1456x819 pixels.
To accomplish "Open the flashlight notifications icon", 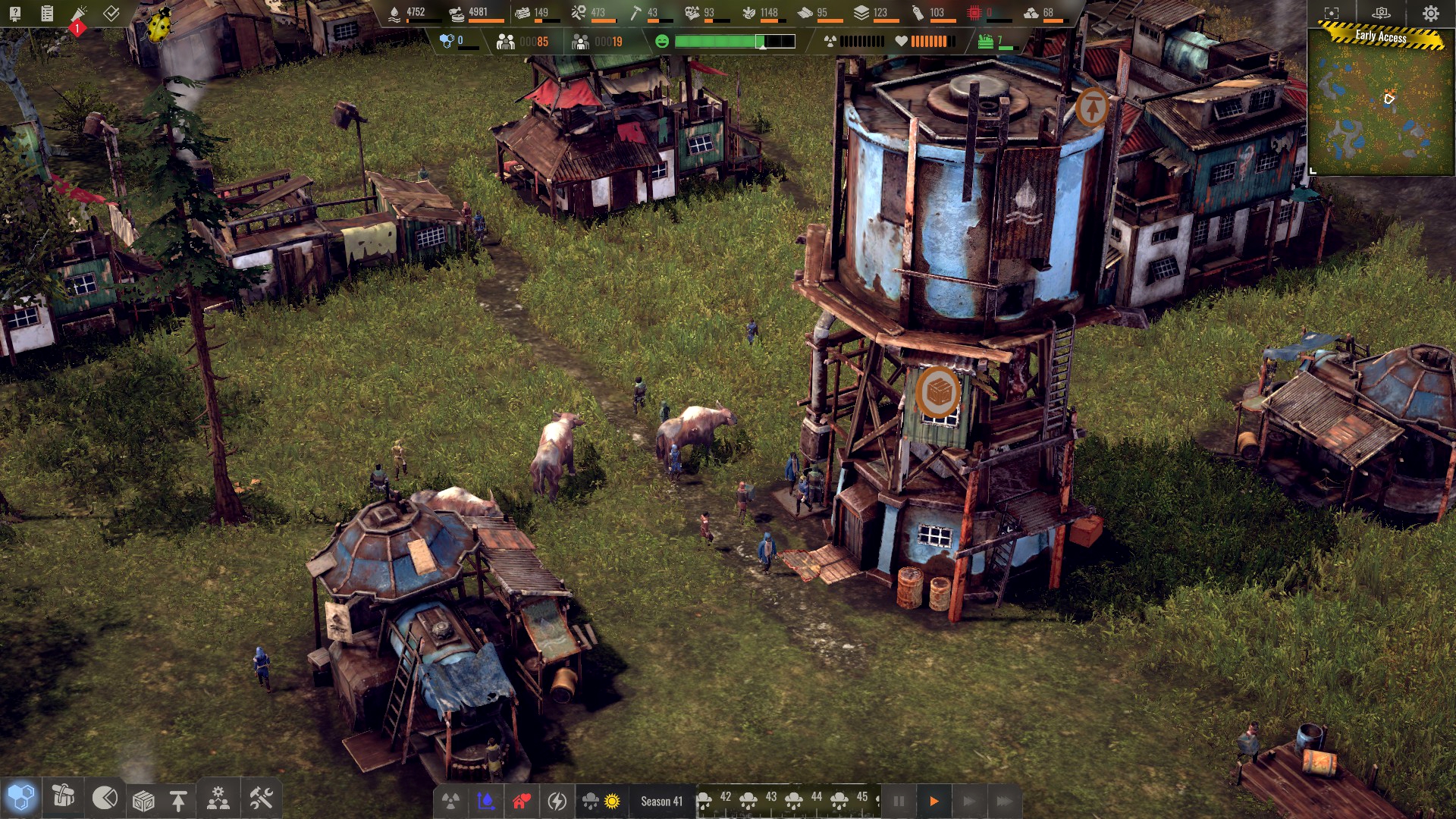I will pyautogui.click(x=79, y=14).
